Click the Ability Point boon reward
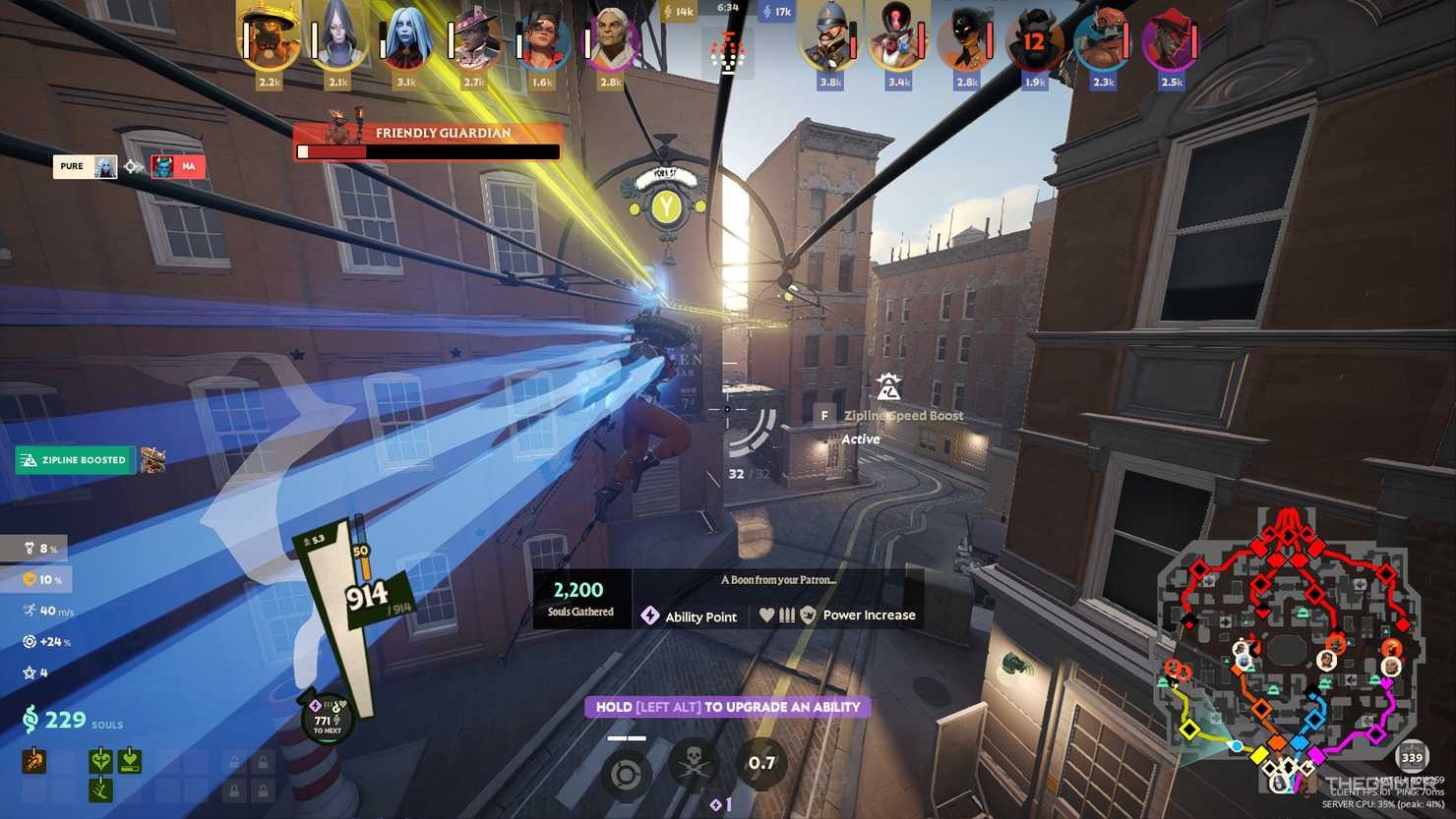Viewport: 1456px width, 819px height. (x=689, y=616)
